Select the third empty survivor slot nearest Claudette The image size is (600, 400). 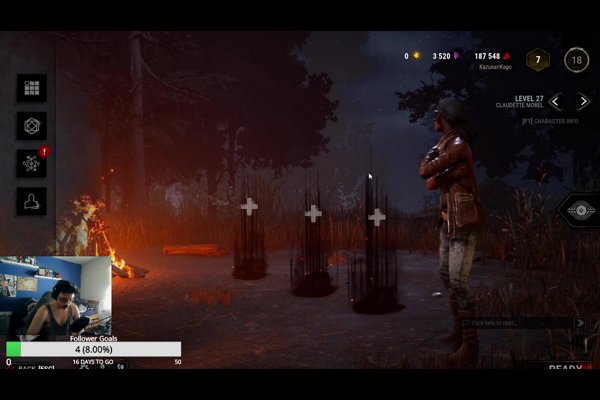pos(377,217)
